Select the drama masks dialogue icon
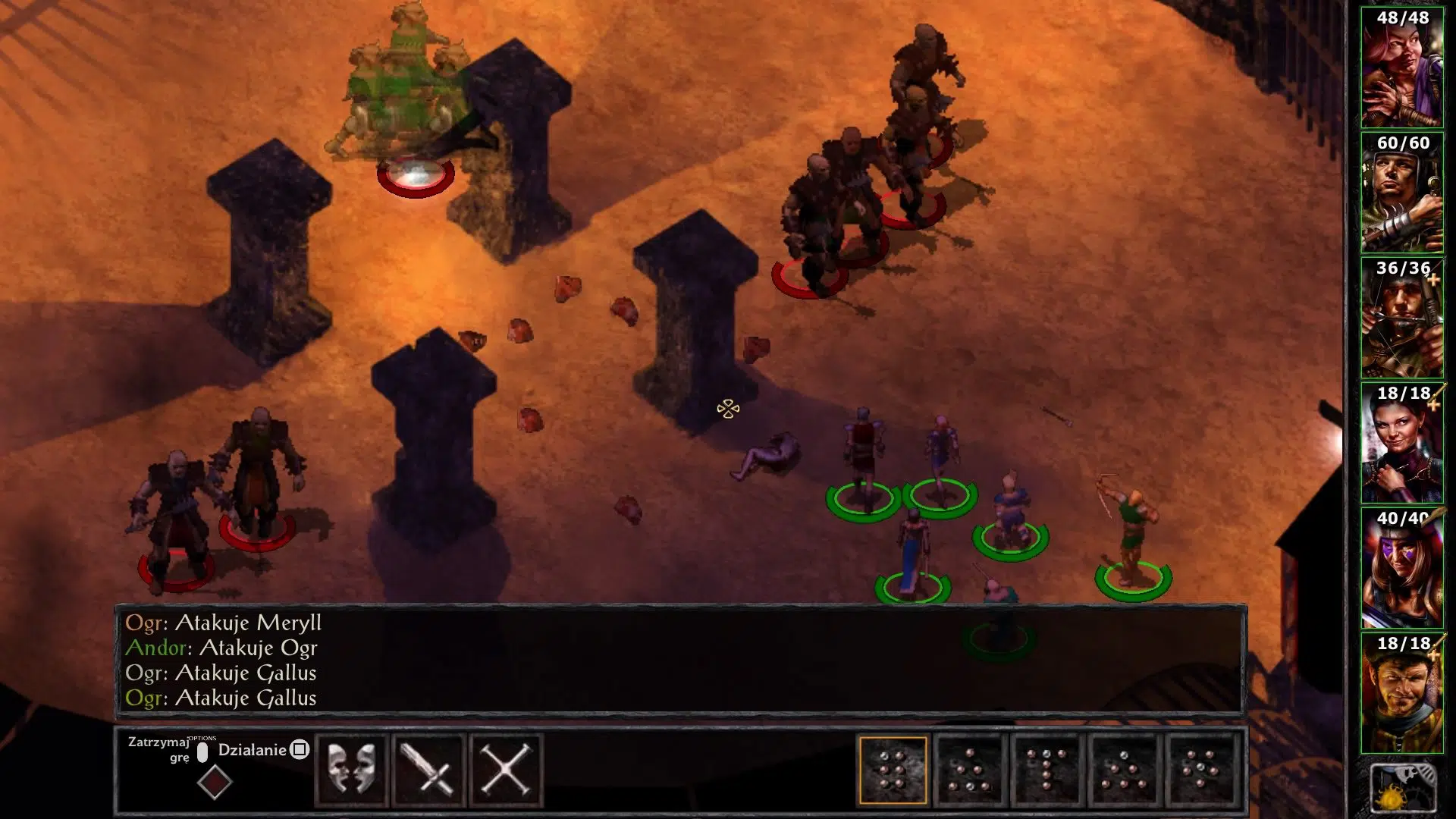 [353, 768]
